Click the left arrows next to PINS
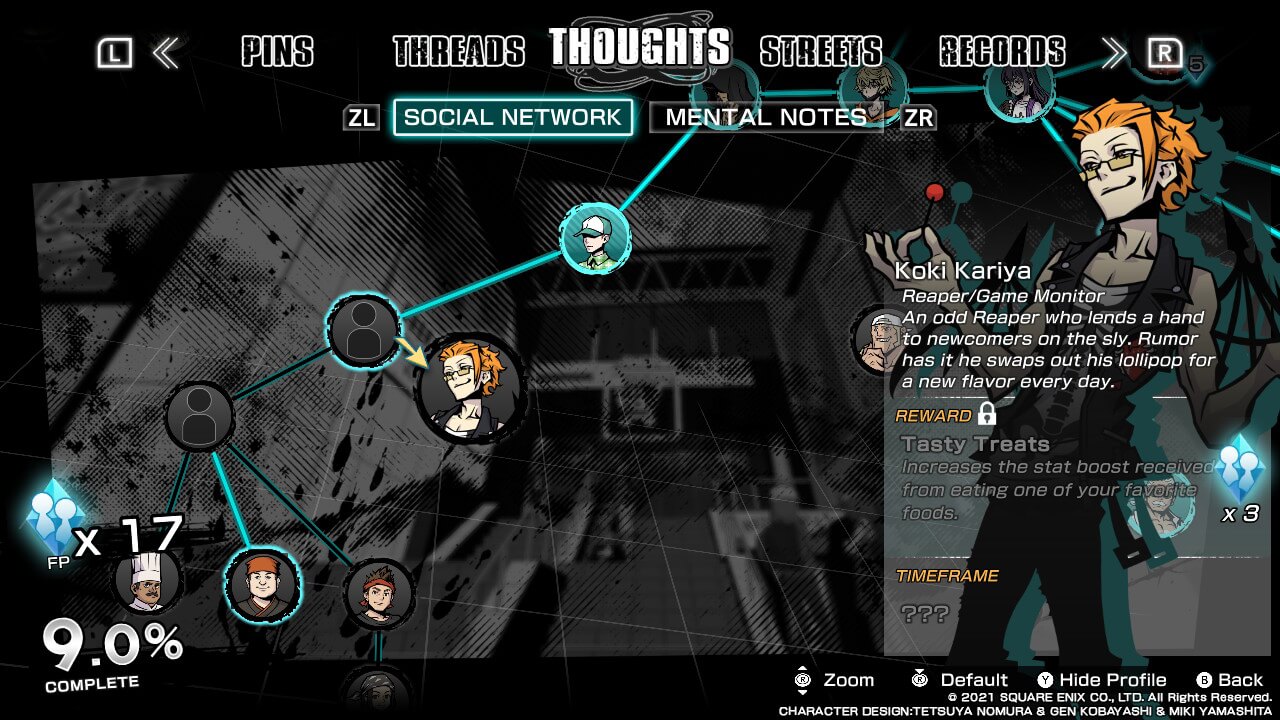Viewport: 1280px width, 720px height. point(166,51)
